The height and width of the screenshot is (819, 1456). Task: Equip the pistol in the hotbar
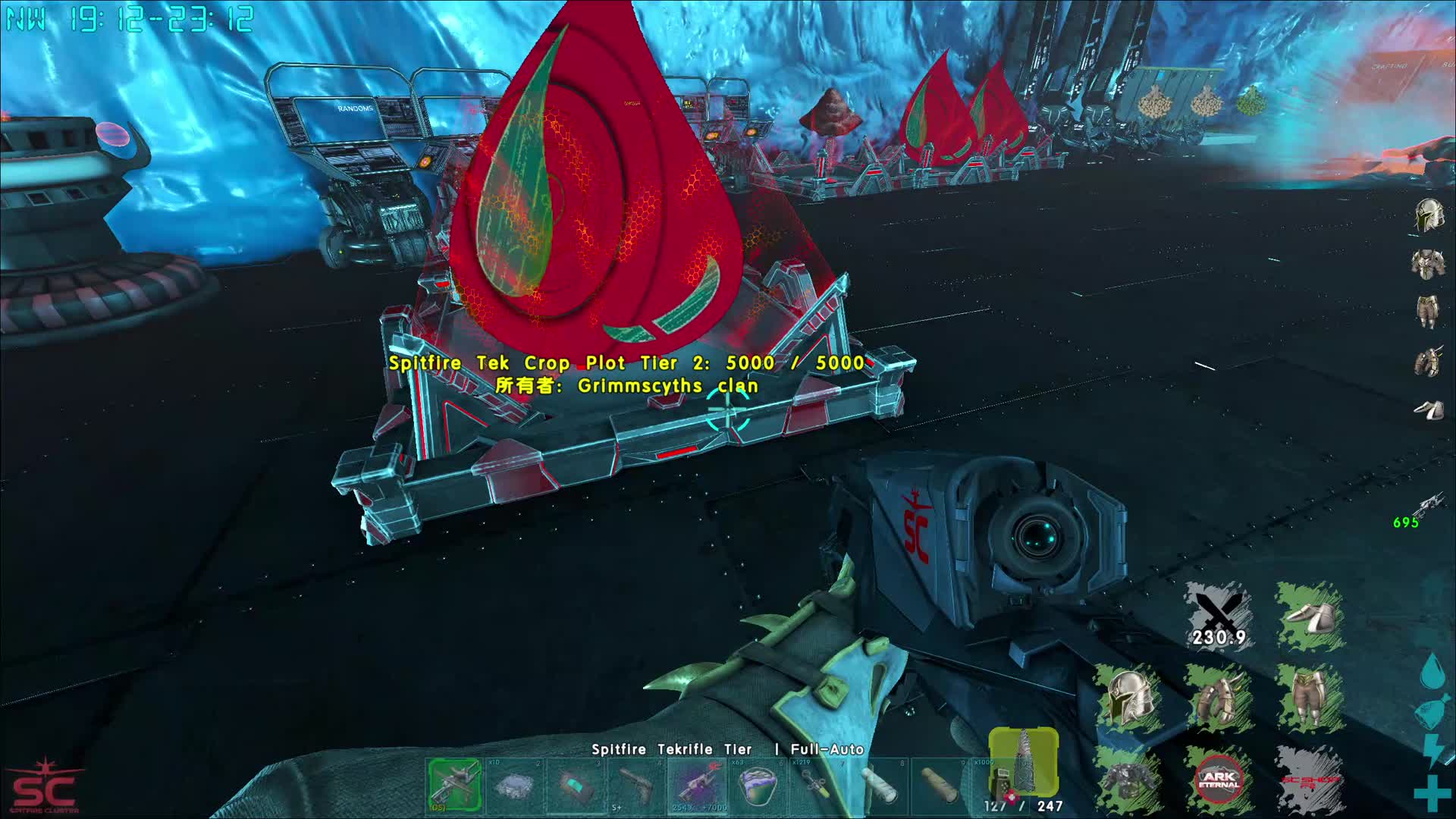636,785
